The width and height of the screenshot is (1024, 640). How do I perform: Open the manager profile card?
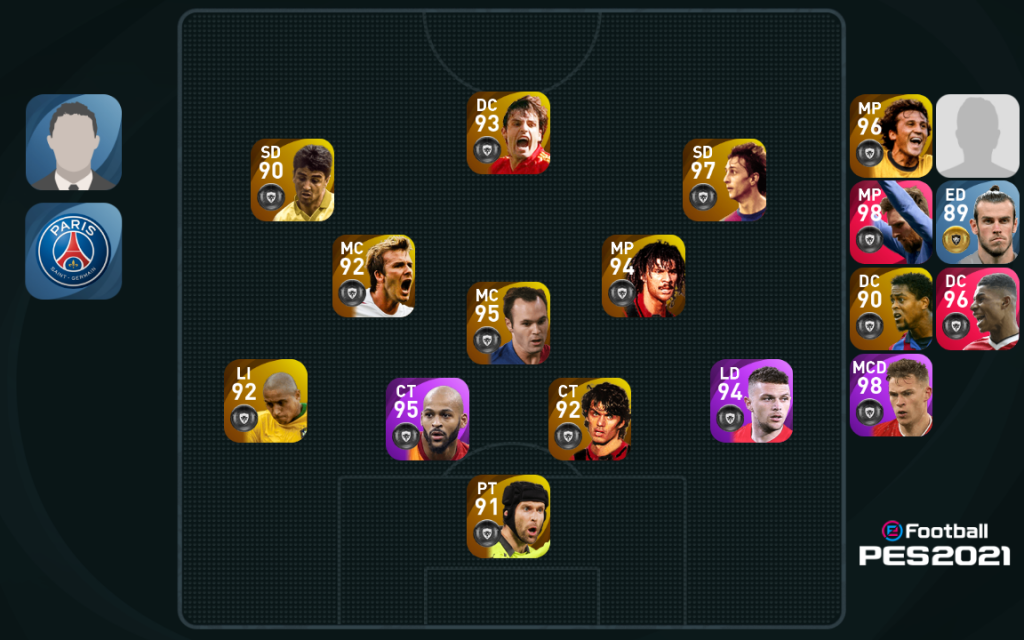click(73, 141)
